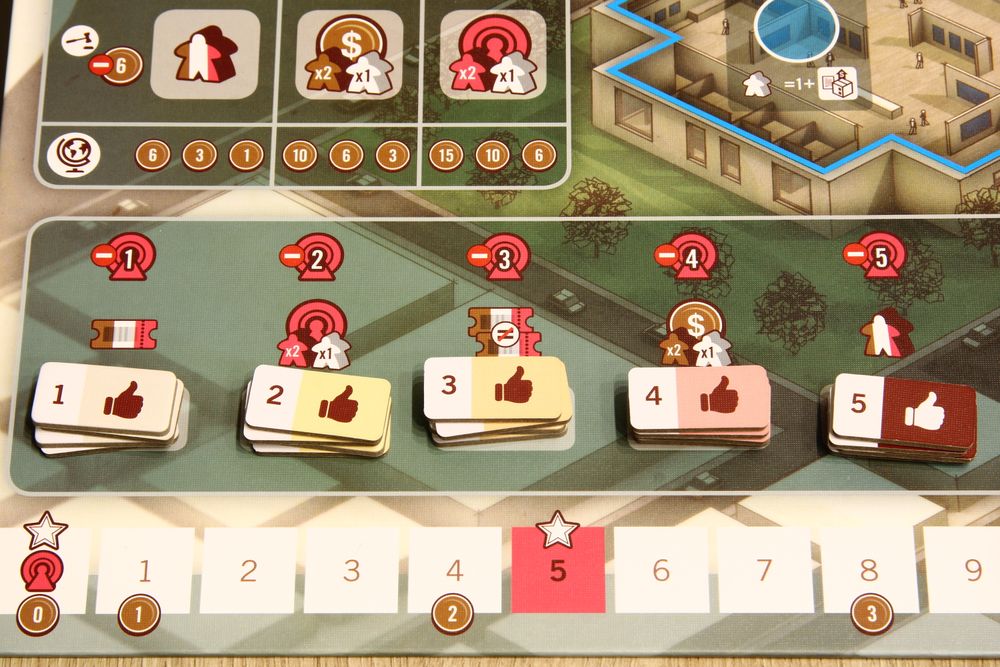Choose track space number 6
1000x667 pixels.
(660, 570)
